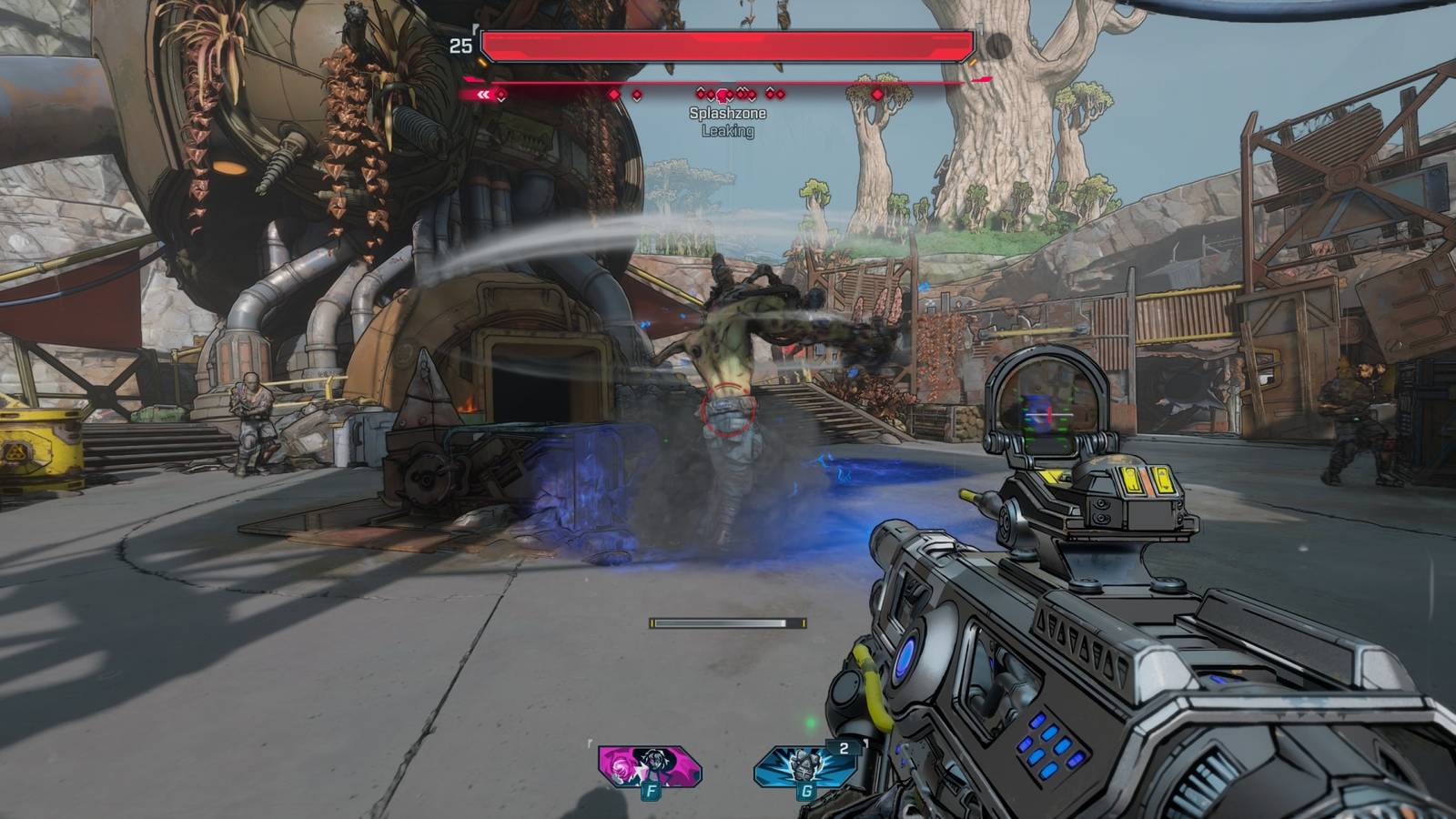Click the lone red diamond marker near the tree
The image size is (1456, 819).
coord(877,95)
